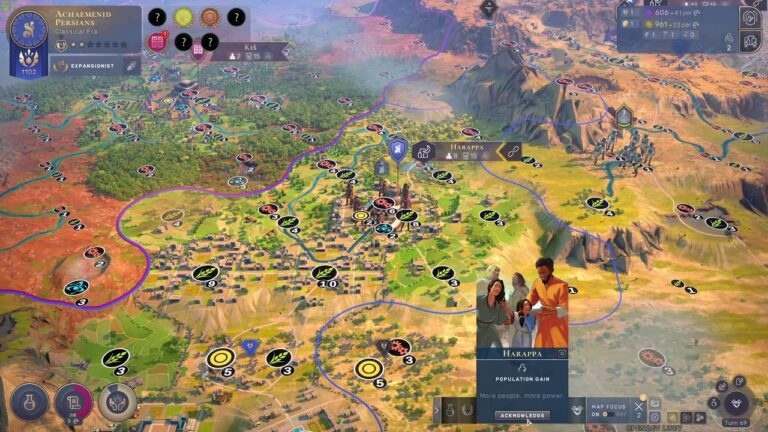This screenshot has height=432, width=768.
Task: Select the flask notification in the bar
Action: (452, 408)
